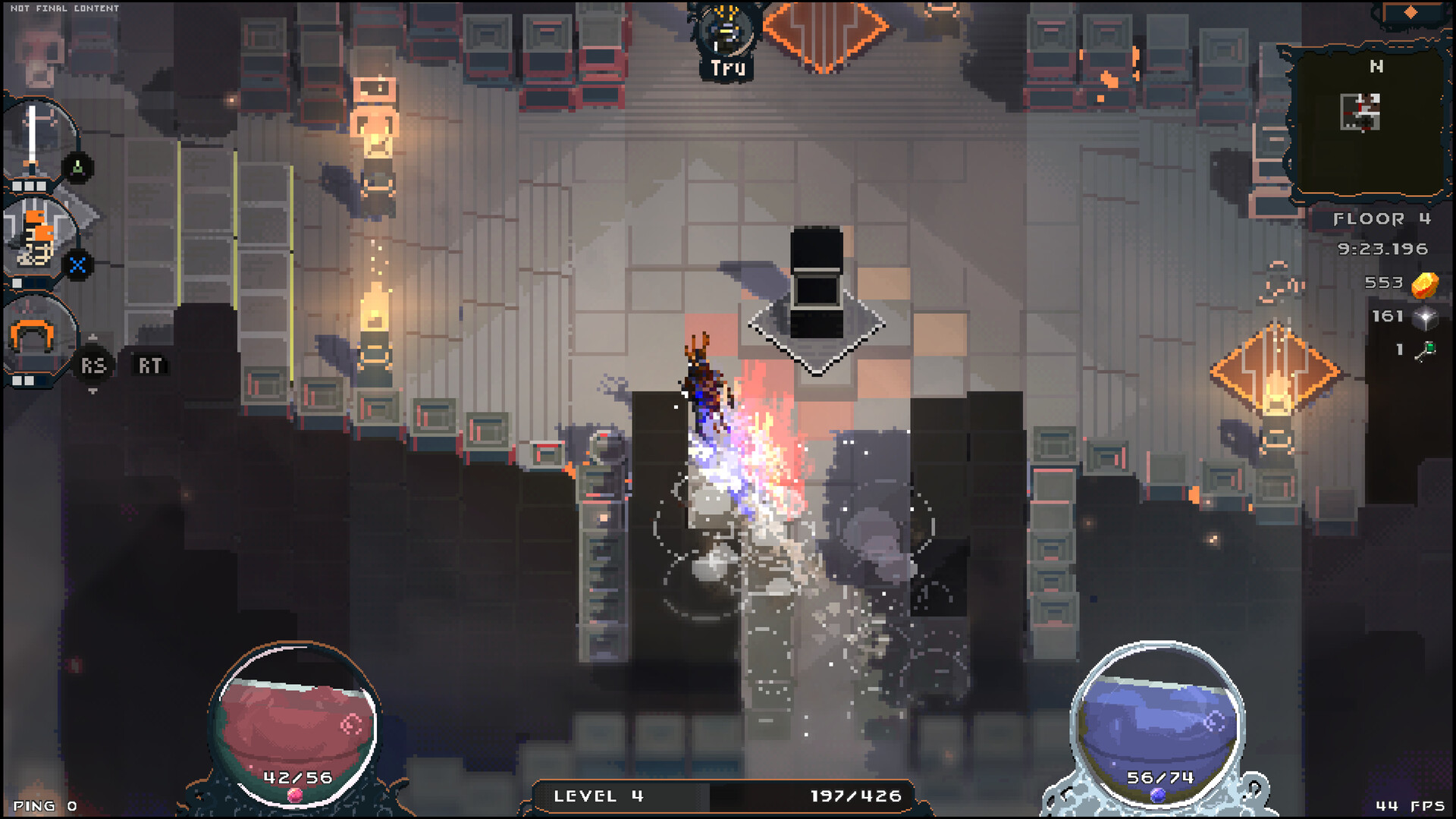This screenshot has width=1456, height=819.
Task: Click the orange diamond tab above minimap
Action: 1410,12
